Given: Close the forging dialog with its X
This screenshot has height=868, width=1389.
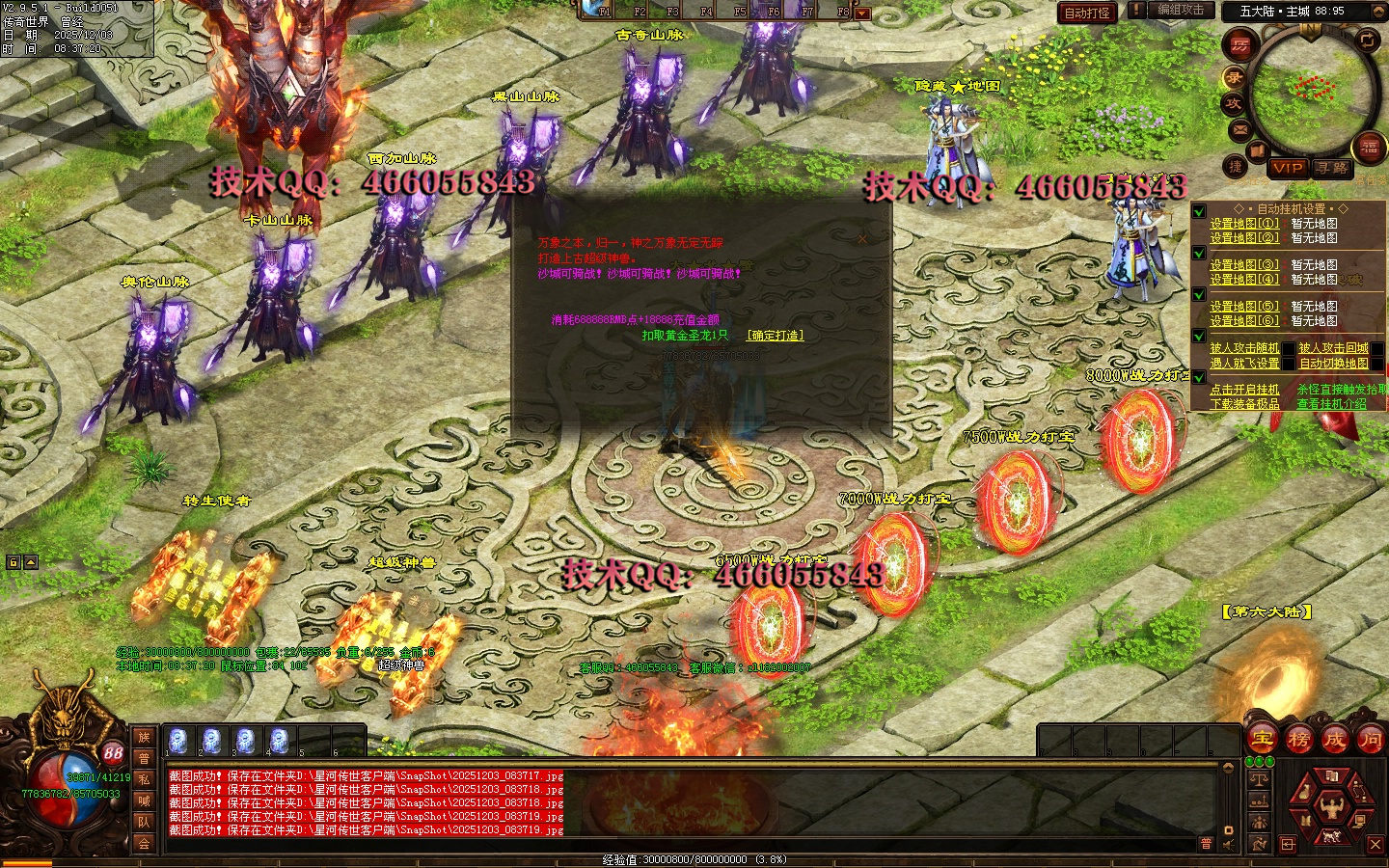Looking at the screenshot, I should click(x=861, y=238).
